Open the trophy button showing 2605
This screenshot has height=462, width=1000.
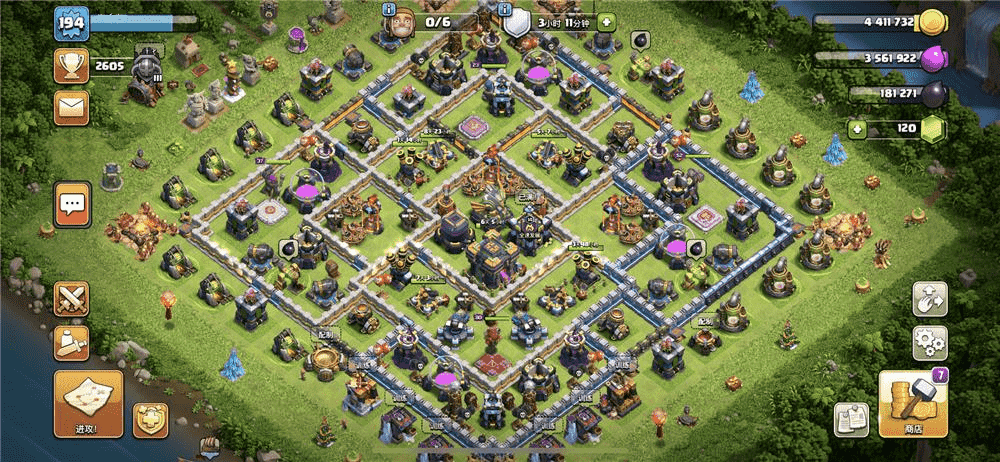[x=71, y=66]
